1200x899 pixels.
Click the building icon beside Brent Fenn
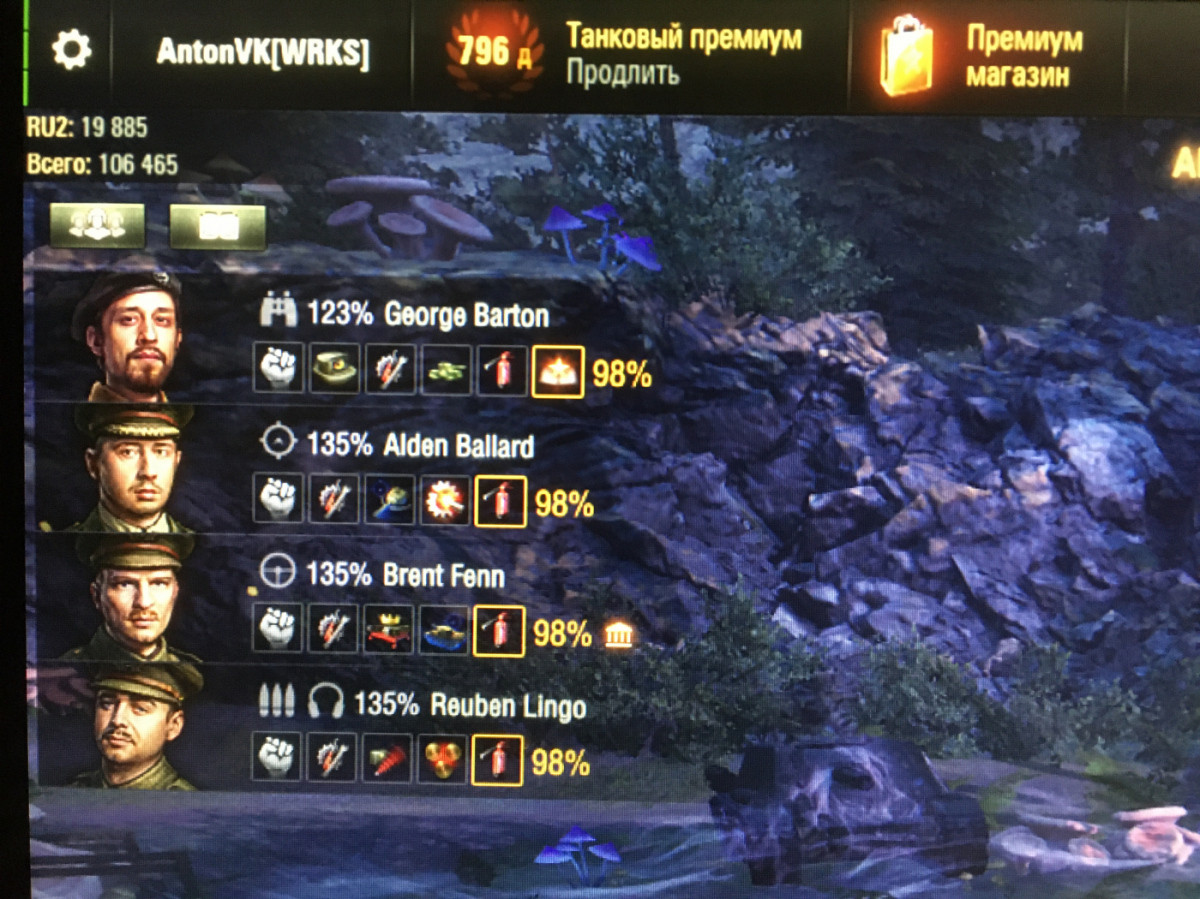pos(619,634)
